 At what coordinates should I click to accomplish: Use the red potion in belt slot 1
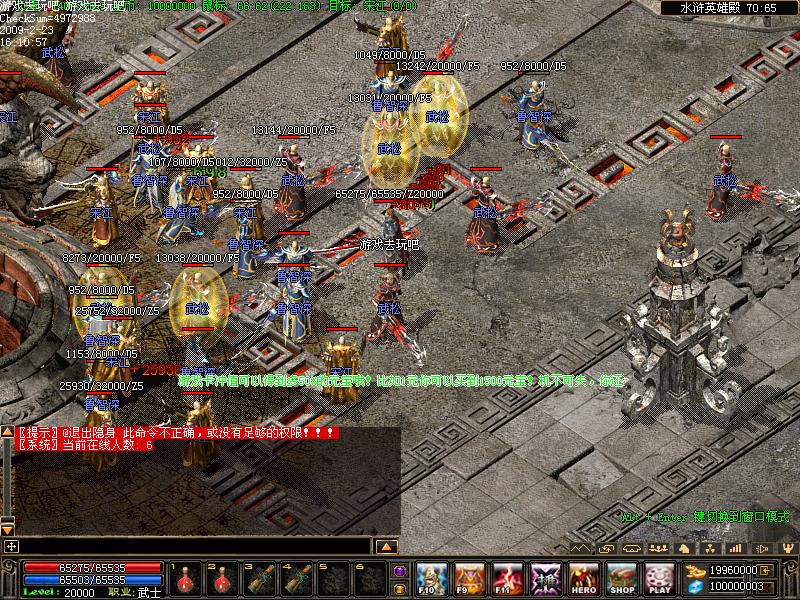pos(185,579)
